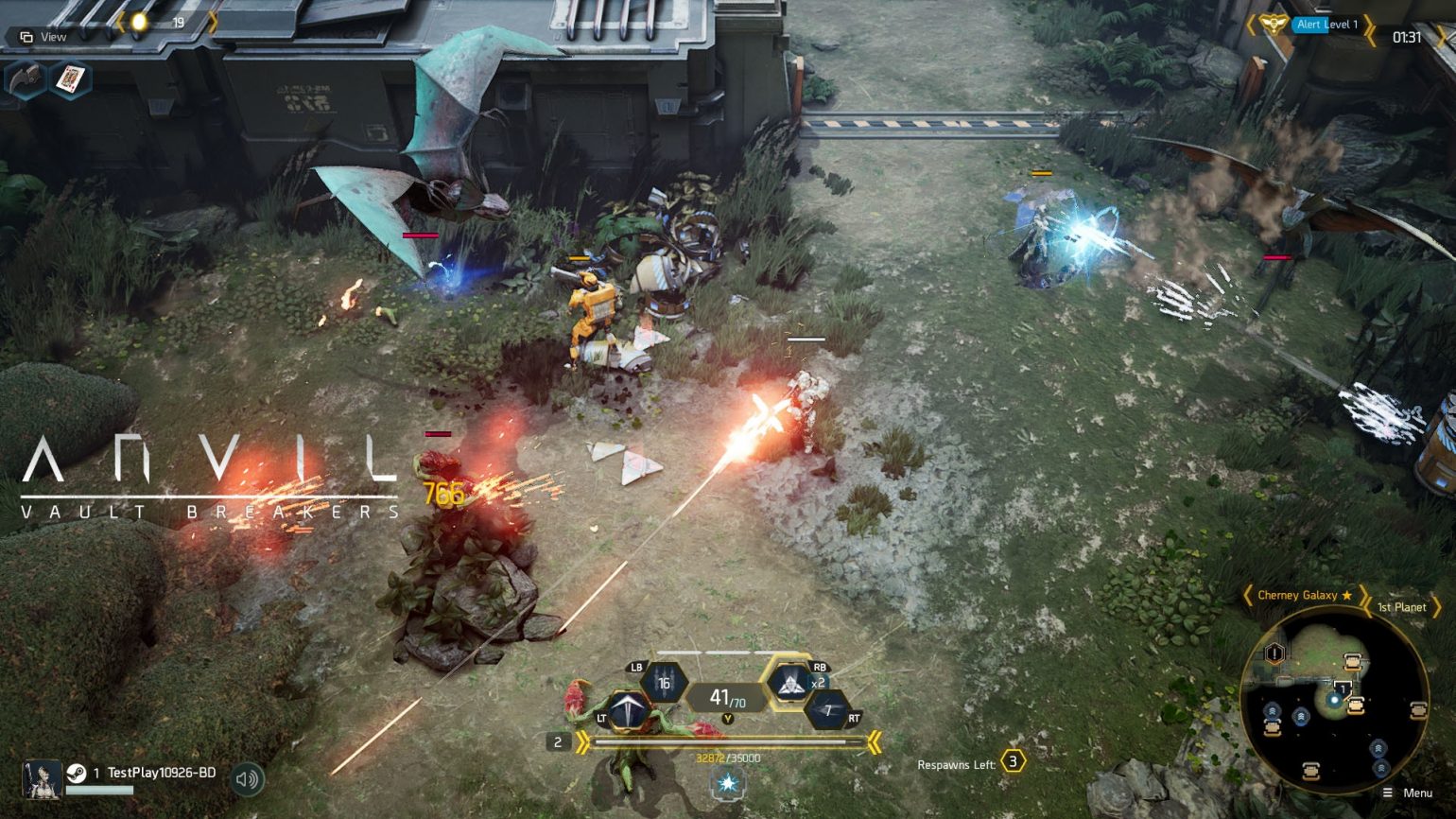Select the playing card artifact icon
The height and width of the screenshot is (819, 1456).
[71, 79]
